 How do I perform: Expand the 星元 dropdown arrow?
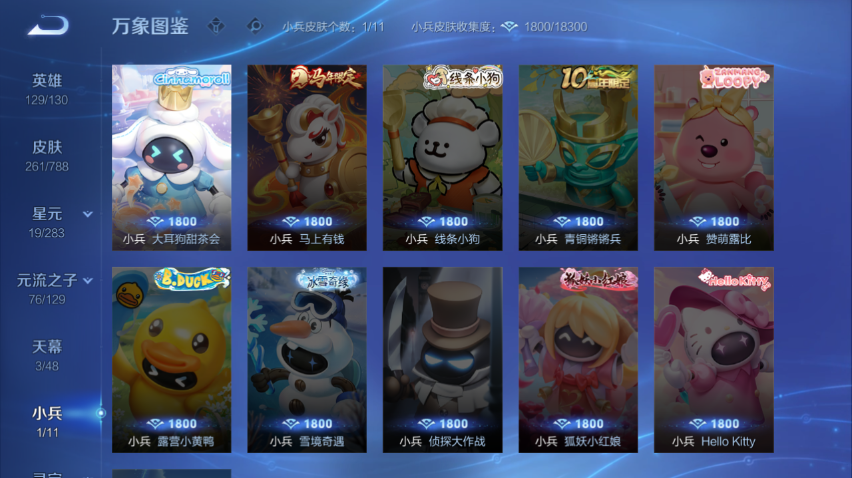88,214
